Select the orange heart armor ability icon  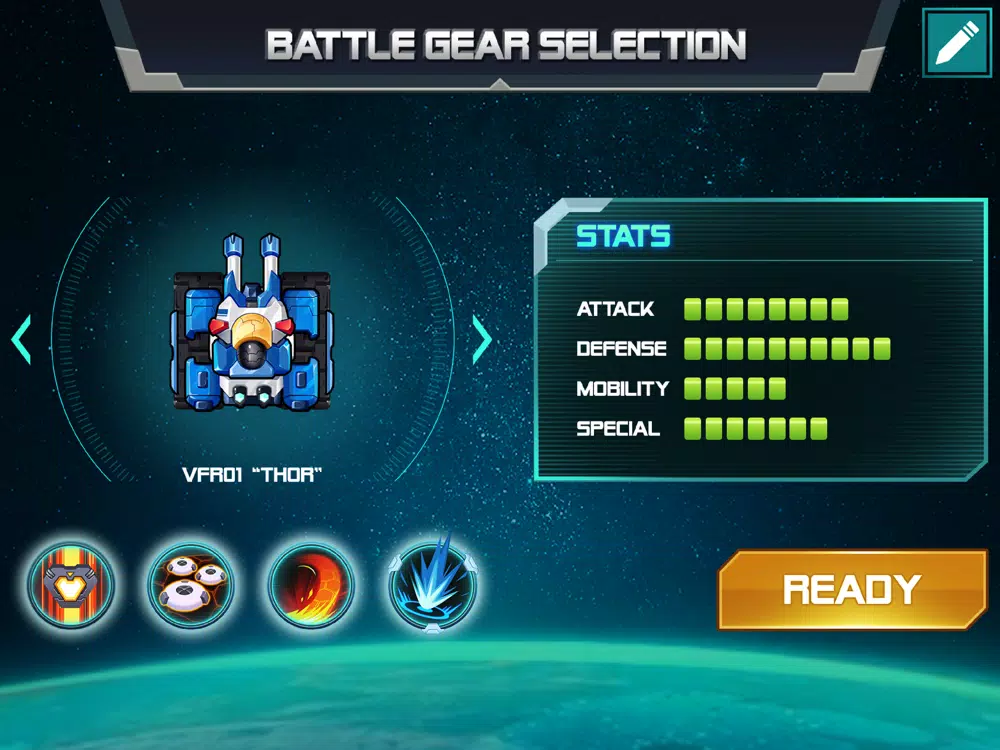click(x=71, y=584)
